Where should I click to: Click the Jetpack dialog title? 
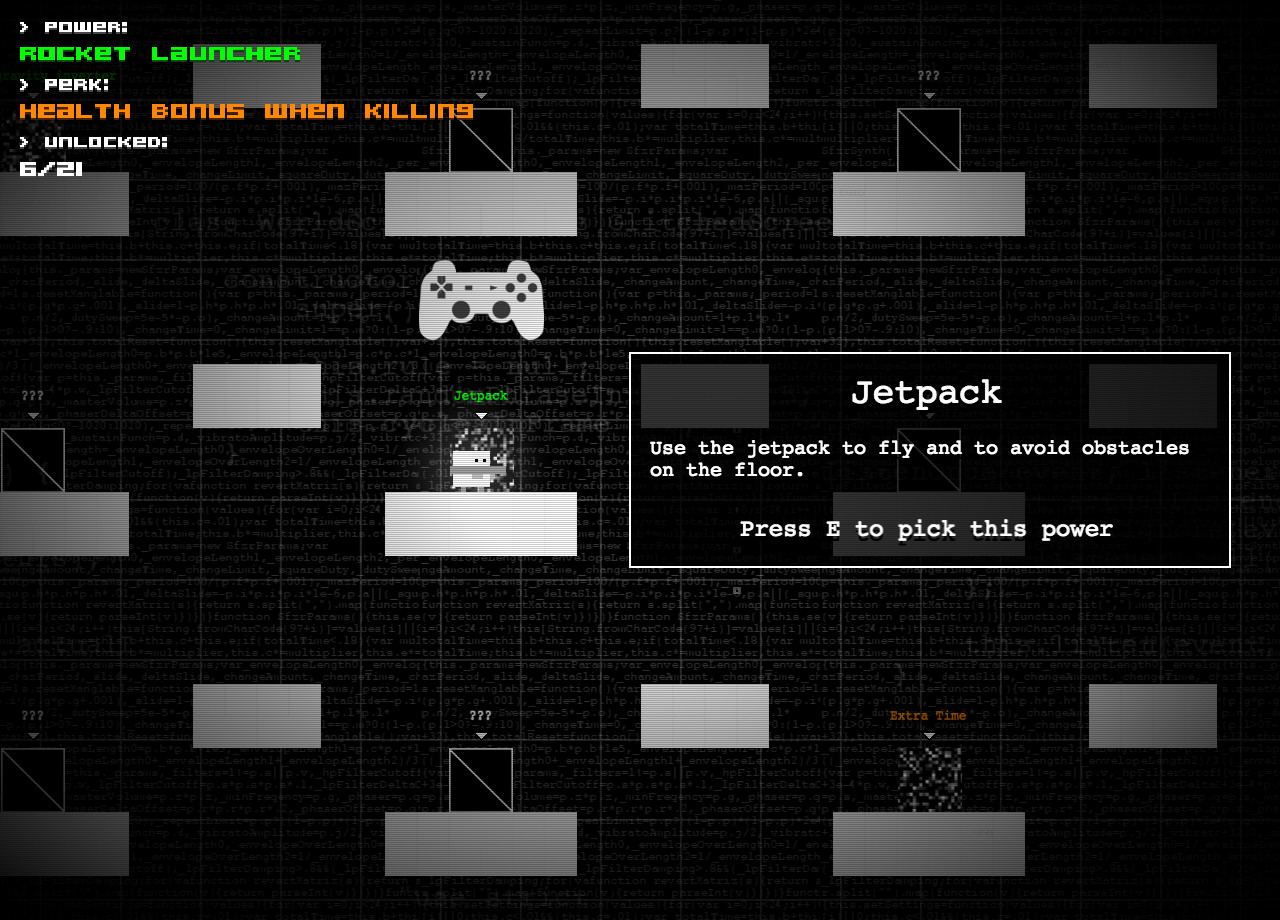coord(926,393)
